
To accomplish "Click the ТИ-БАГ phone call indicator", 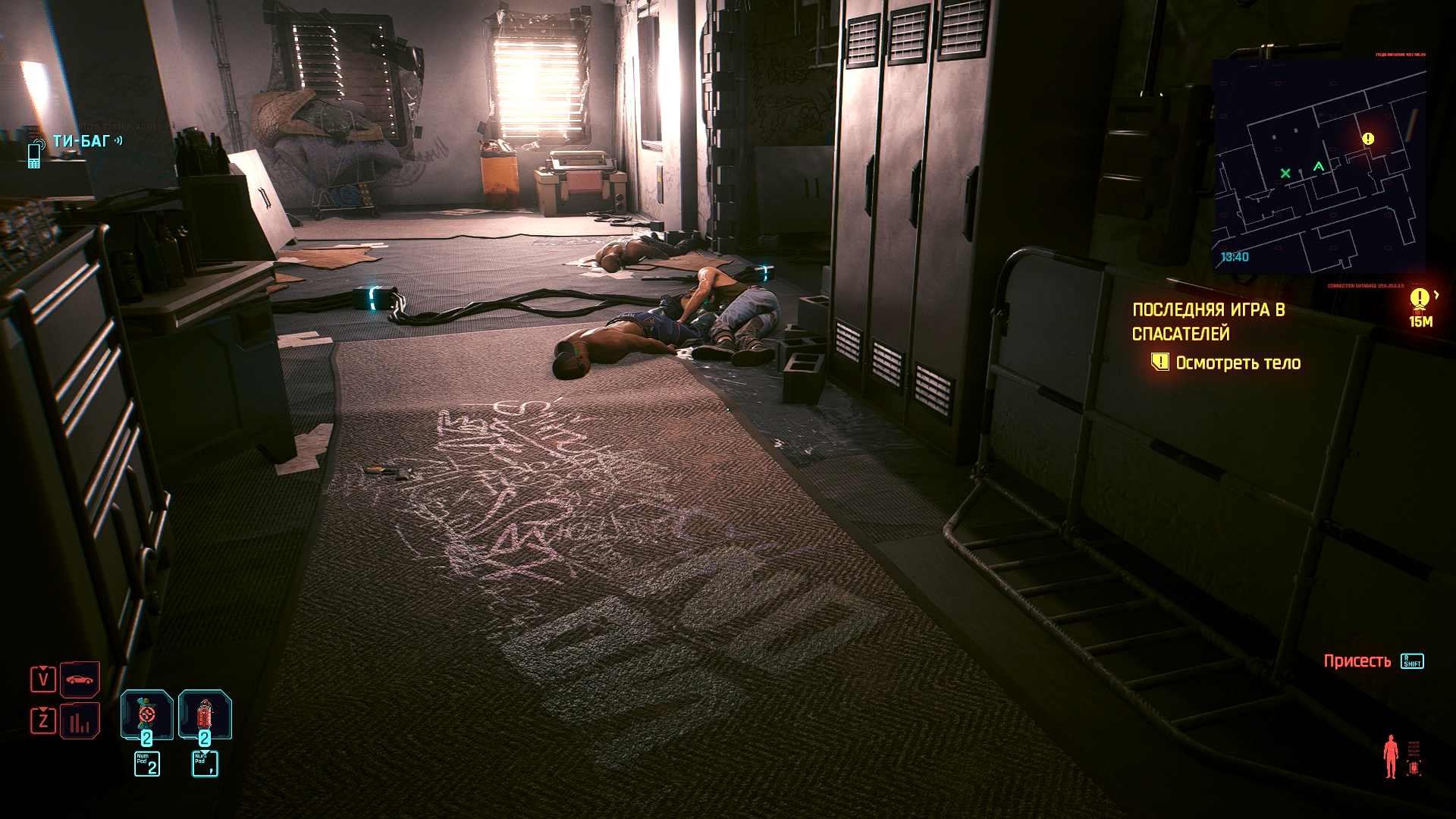I will (80, 142).
